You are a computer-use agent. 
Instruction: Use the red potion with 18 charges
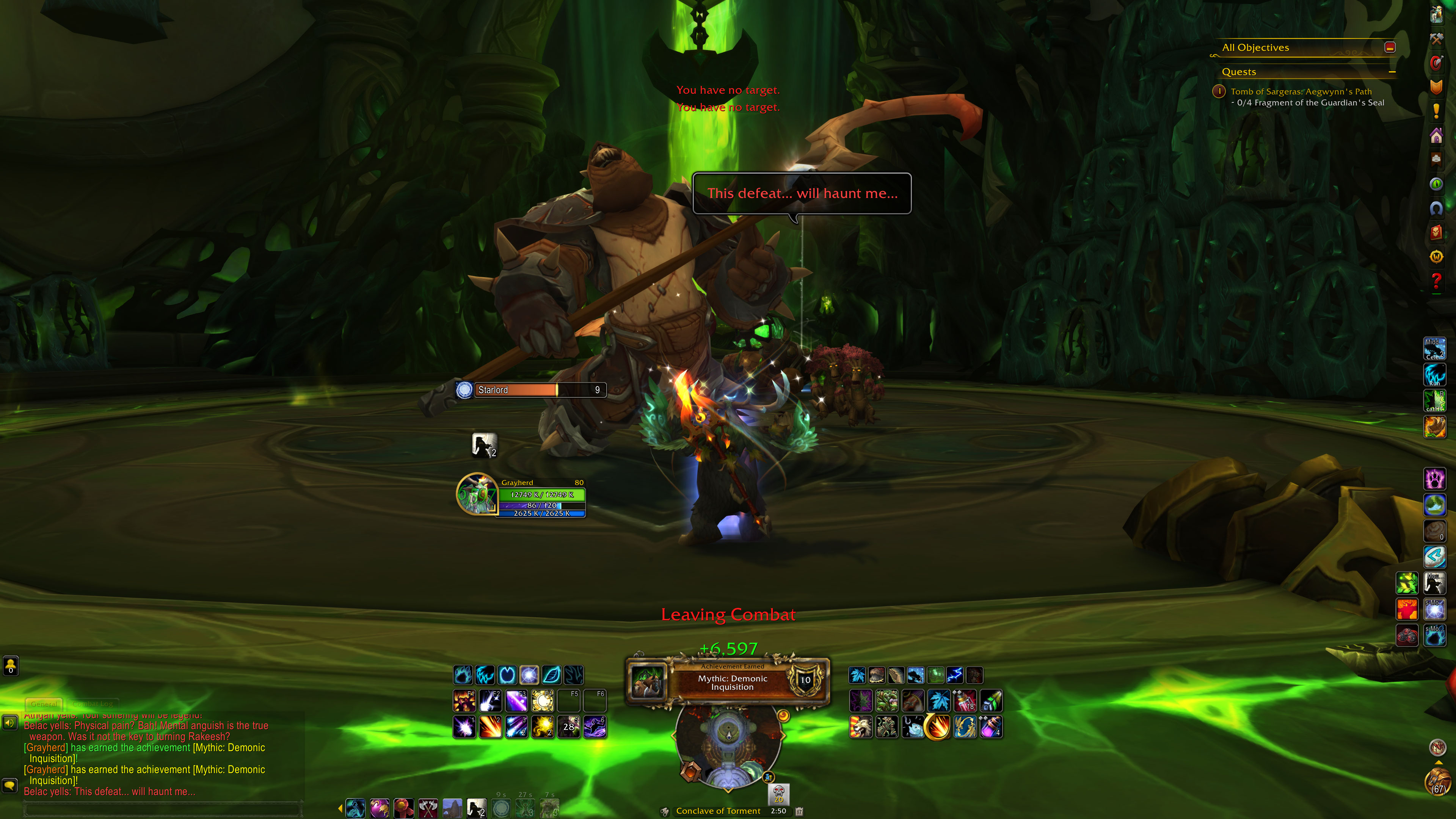point(965,701)
